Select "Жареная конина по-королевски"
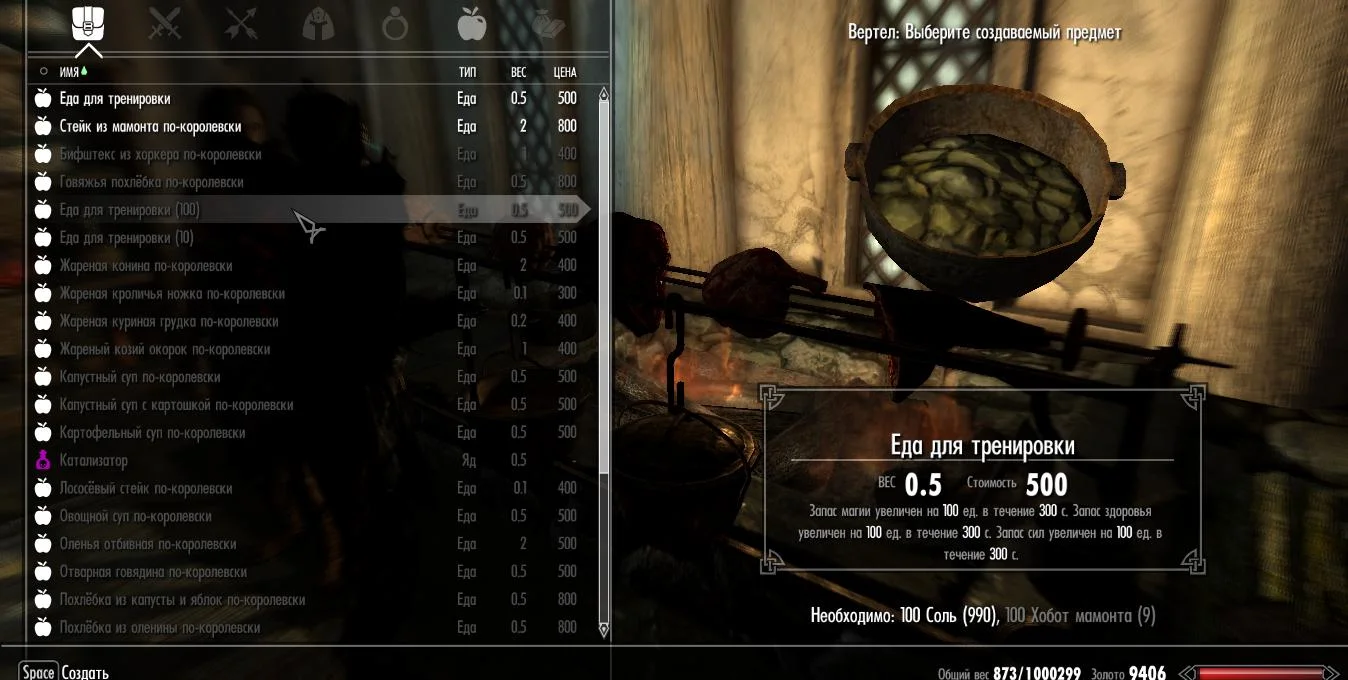1348x680 pixels. pyautogui.click(x=145, y=266)
